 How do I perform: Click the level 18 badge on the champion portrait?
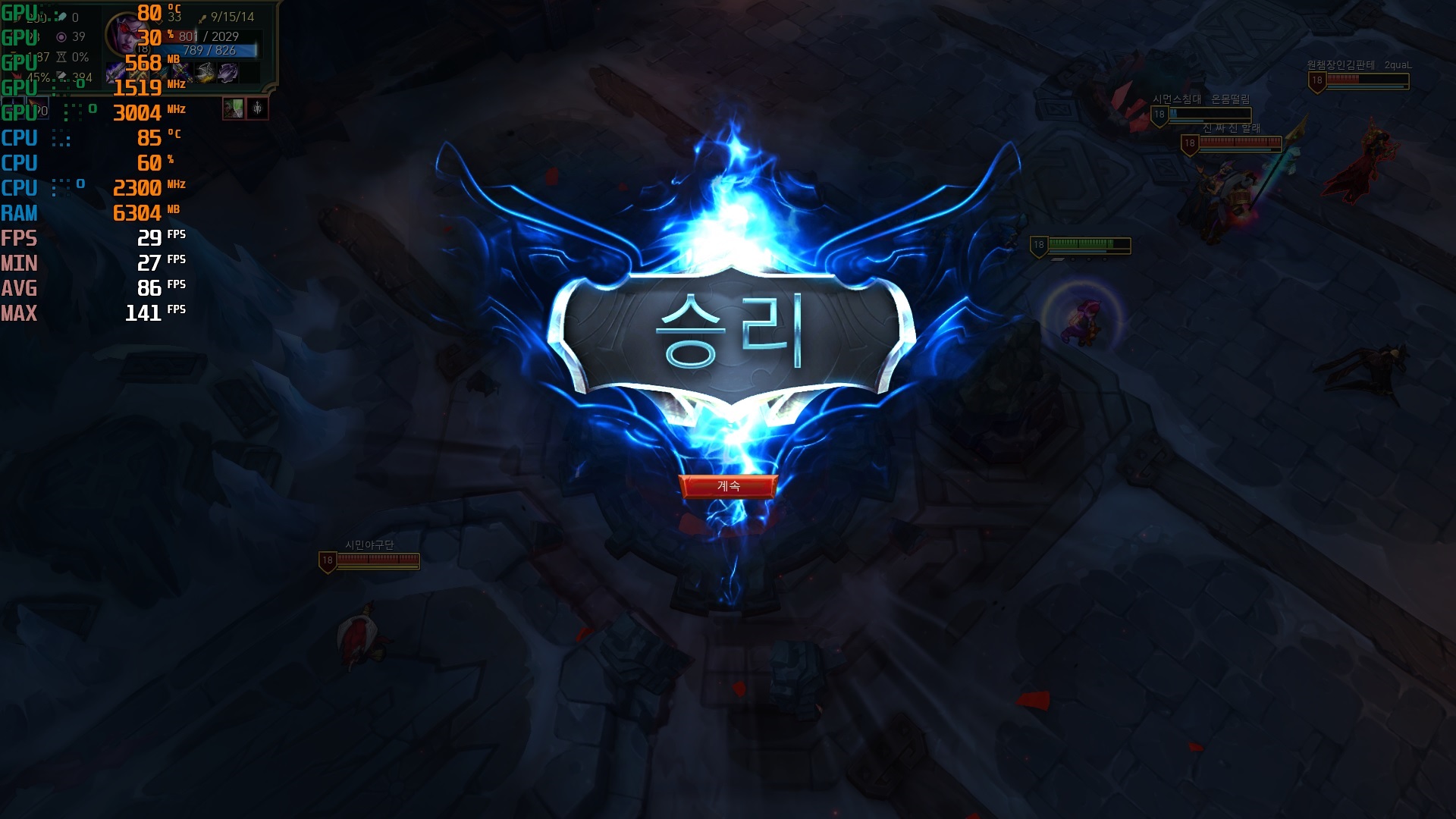(143, 49)
